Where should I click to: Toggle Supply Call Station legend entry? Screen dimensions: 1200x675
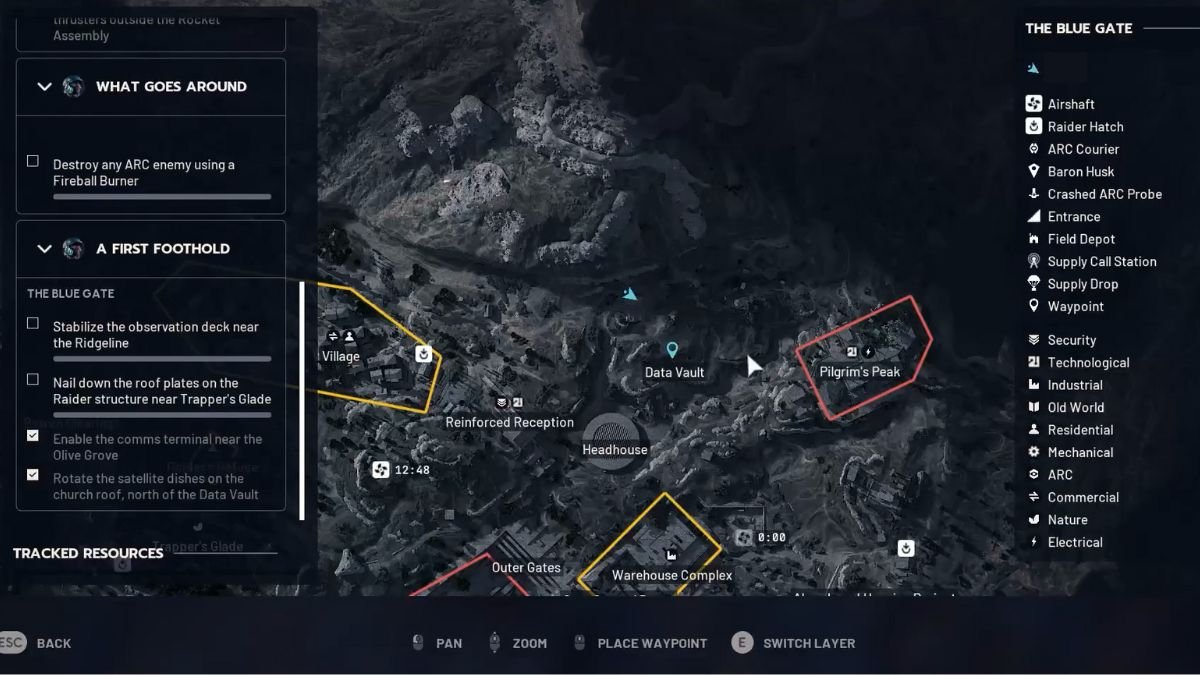(1101, 262)
